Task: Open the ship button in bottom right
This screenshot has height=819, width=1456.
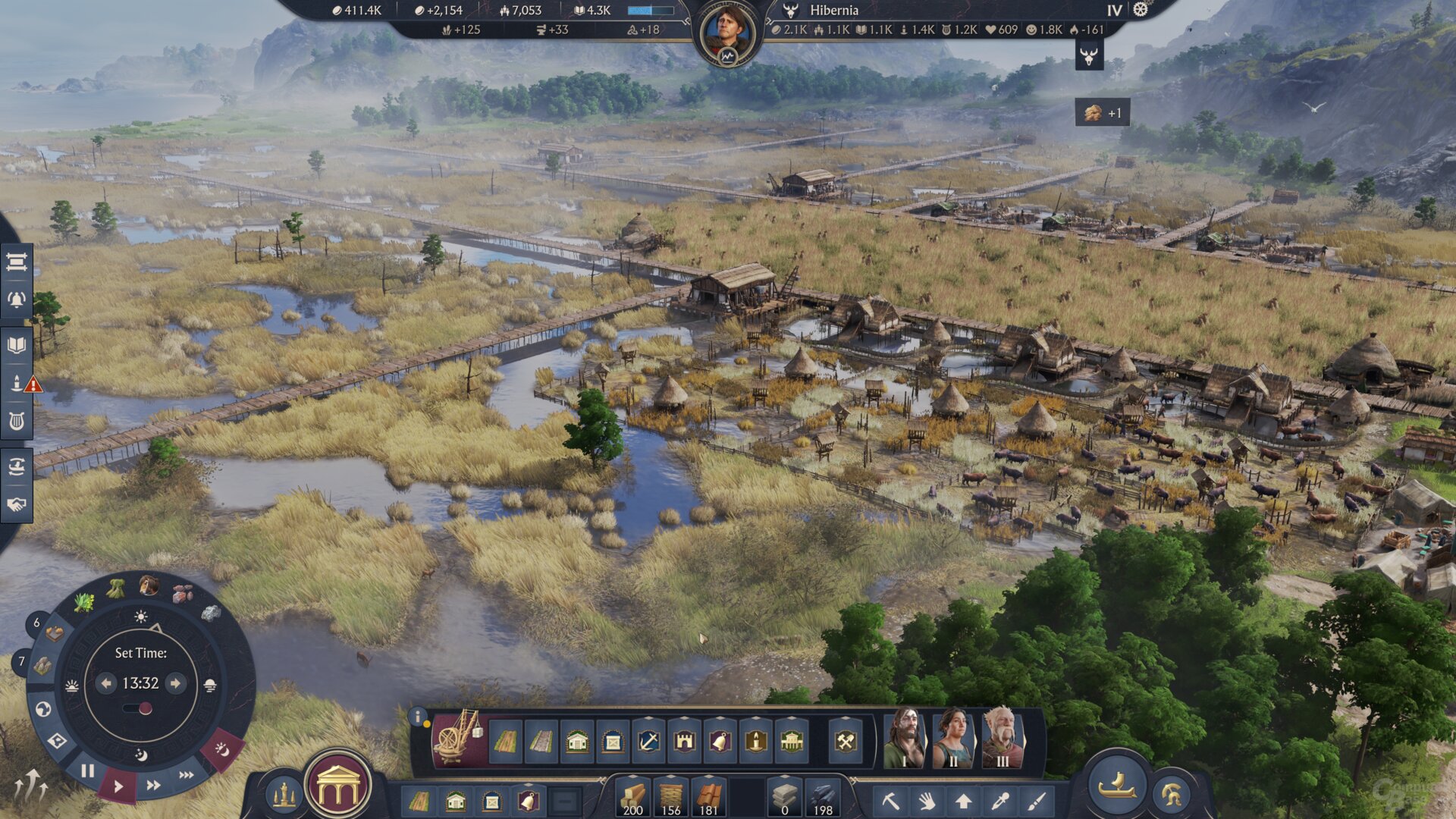Action: [1116, 786]
